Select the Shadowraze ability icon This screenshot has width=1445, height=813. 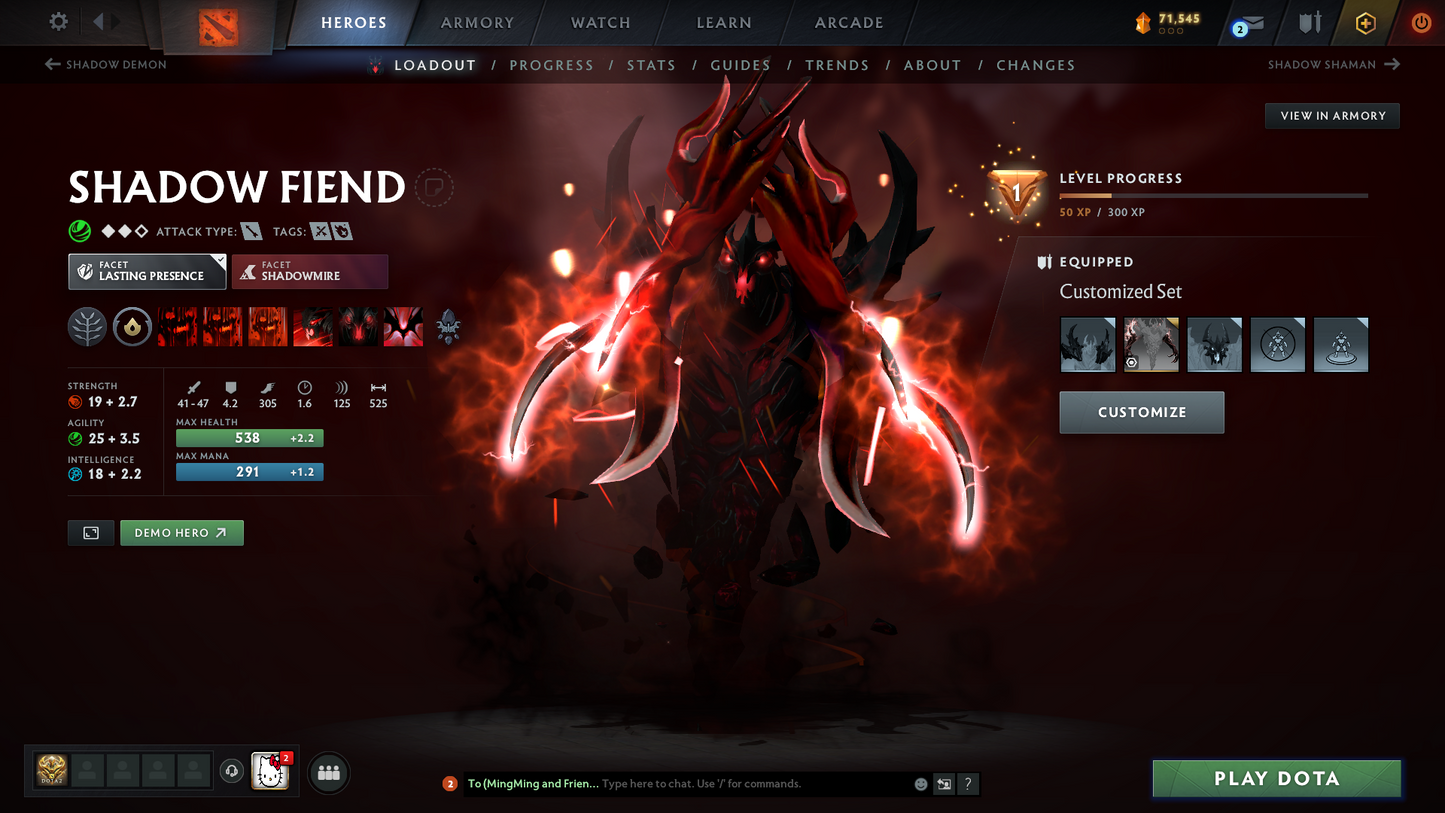(176, 326)
